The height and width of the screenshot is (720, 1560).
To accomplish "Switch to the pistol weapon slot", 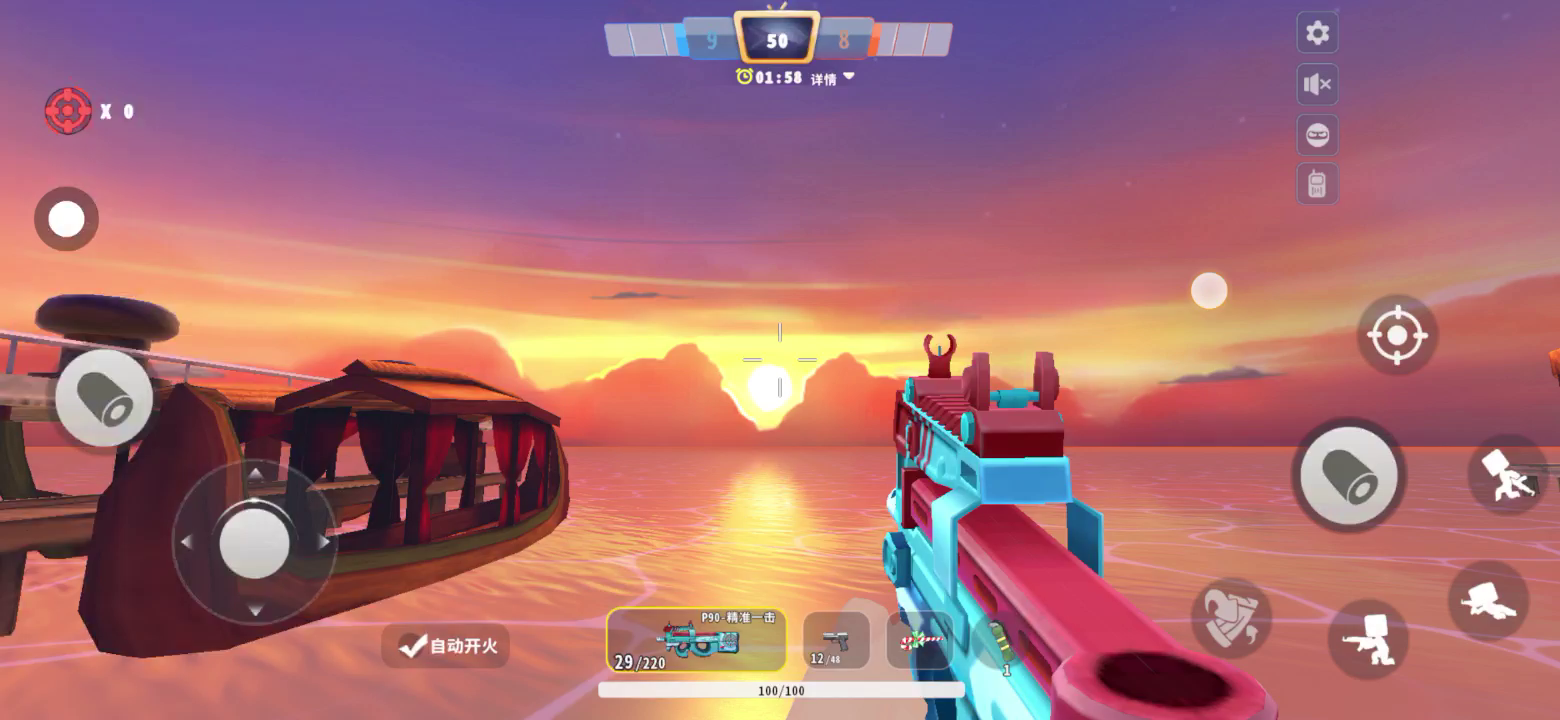I will click(836, 640).
